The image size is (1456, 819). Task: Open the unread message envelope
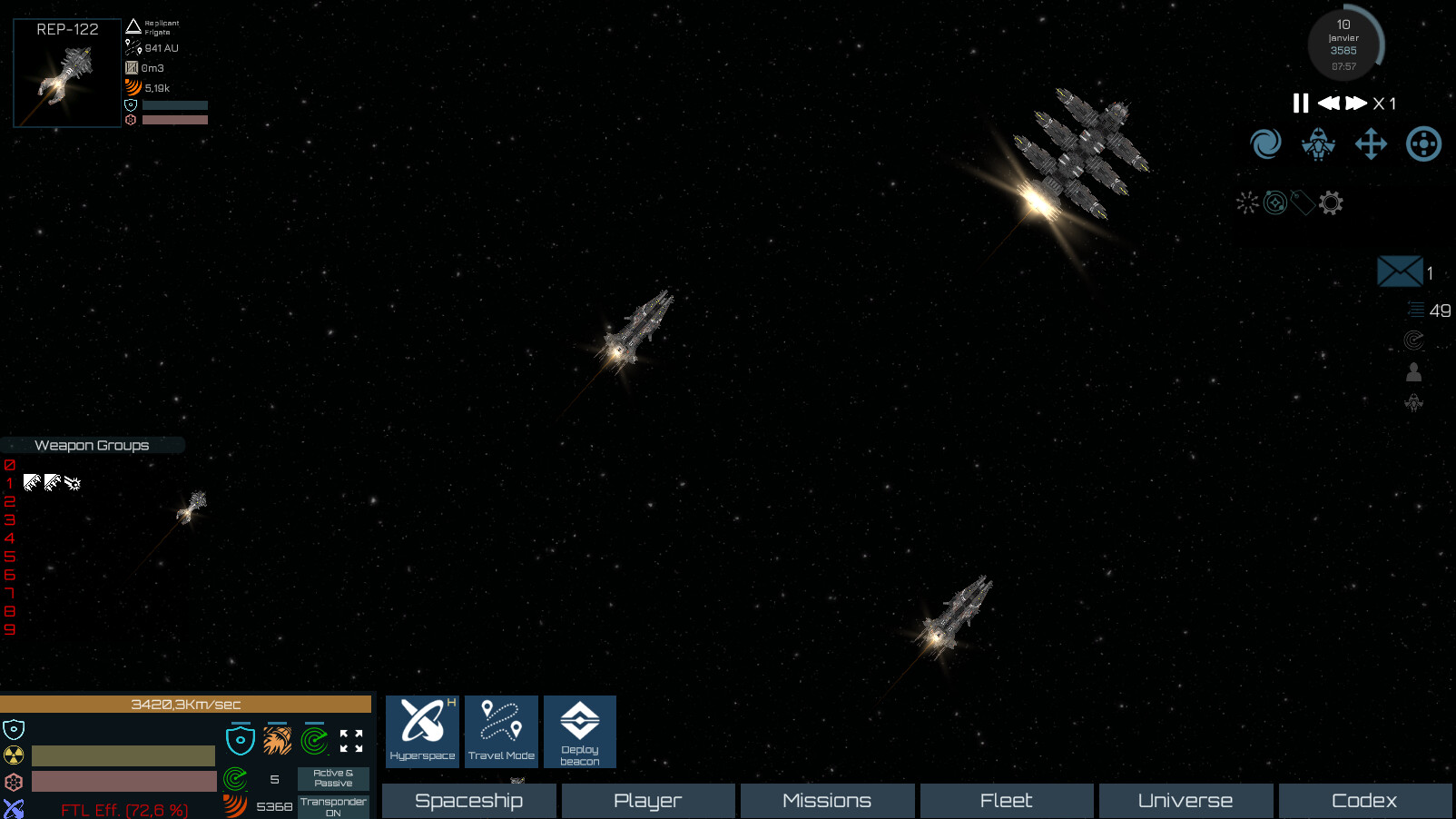[1400, 271]
